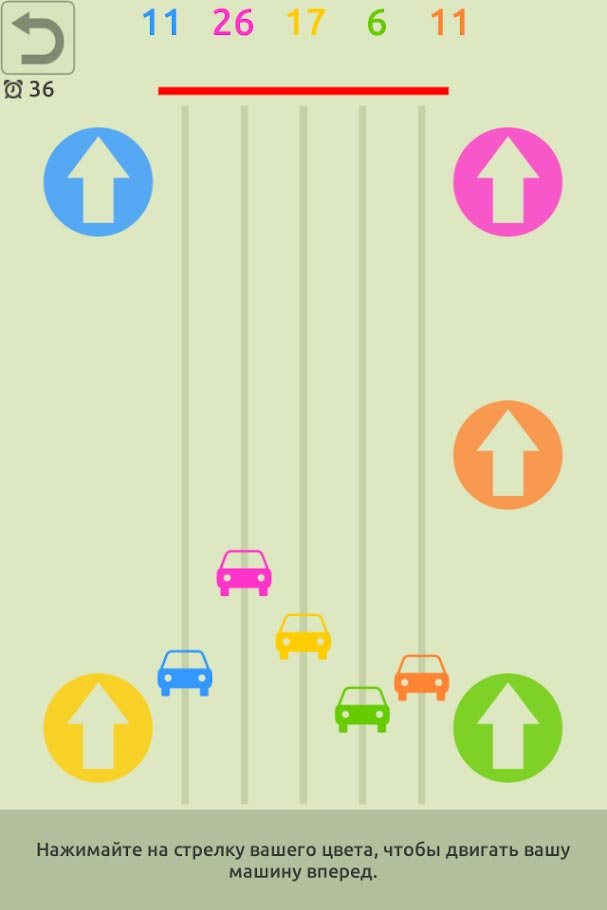Tap the blue arrow button
Screen dimensions: 607x910
pos(98,182)
